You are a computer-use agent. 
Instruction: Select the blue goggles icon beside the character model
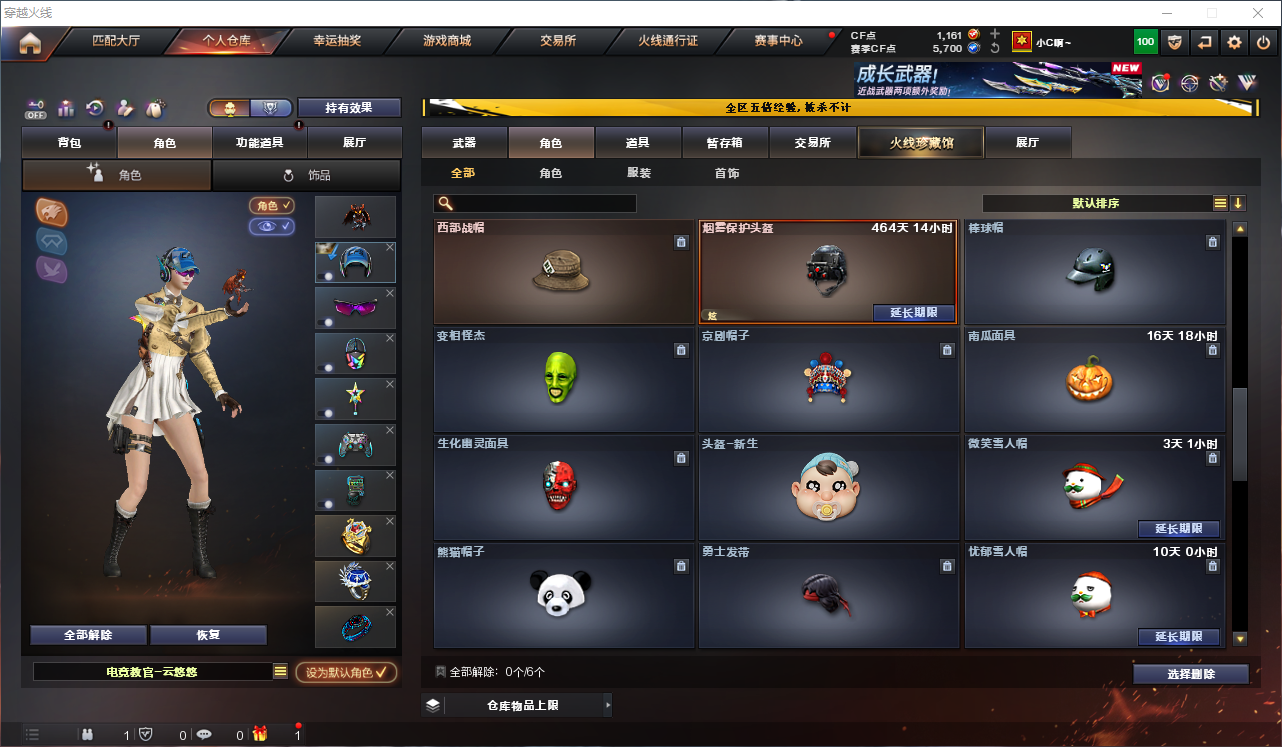click(x=51, y=241)
